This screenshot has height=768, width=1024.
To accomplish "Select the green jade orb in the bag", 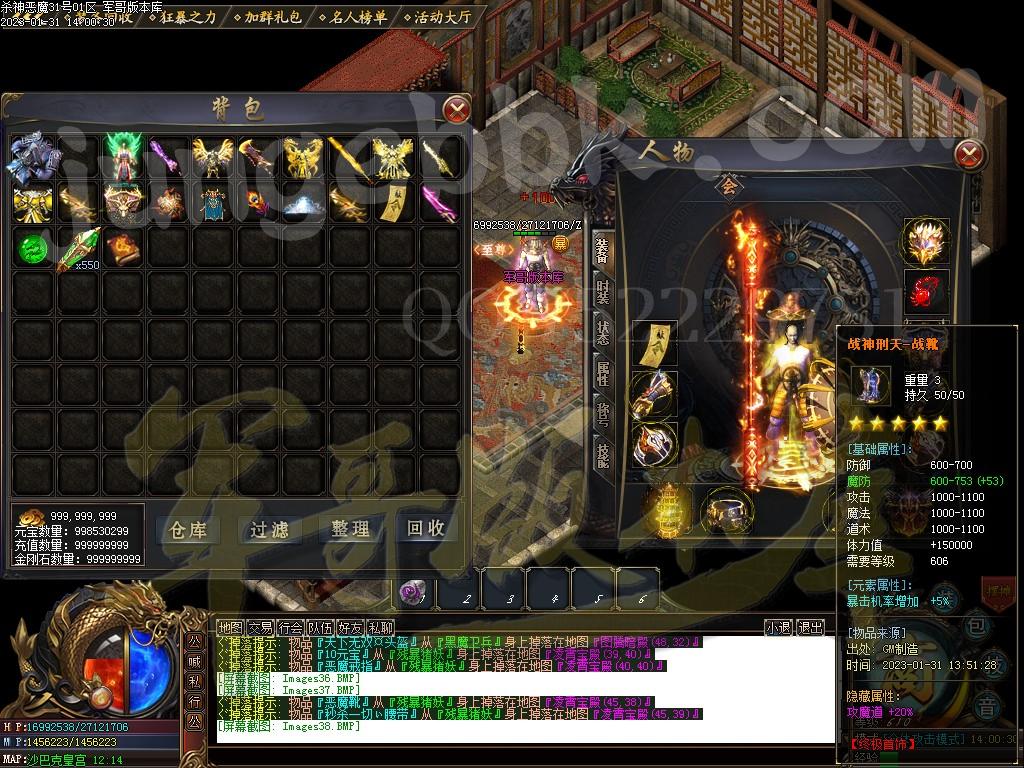I will (x=32, y=248).
